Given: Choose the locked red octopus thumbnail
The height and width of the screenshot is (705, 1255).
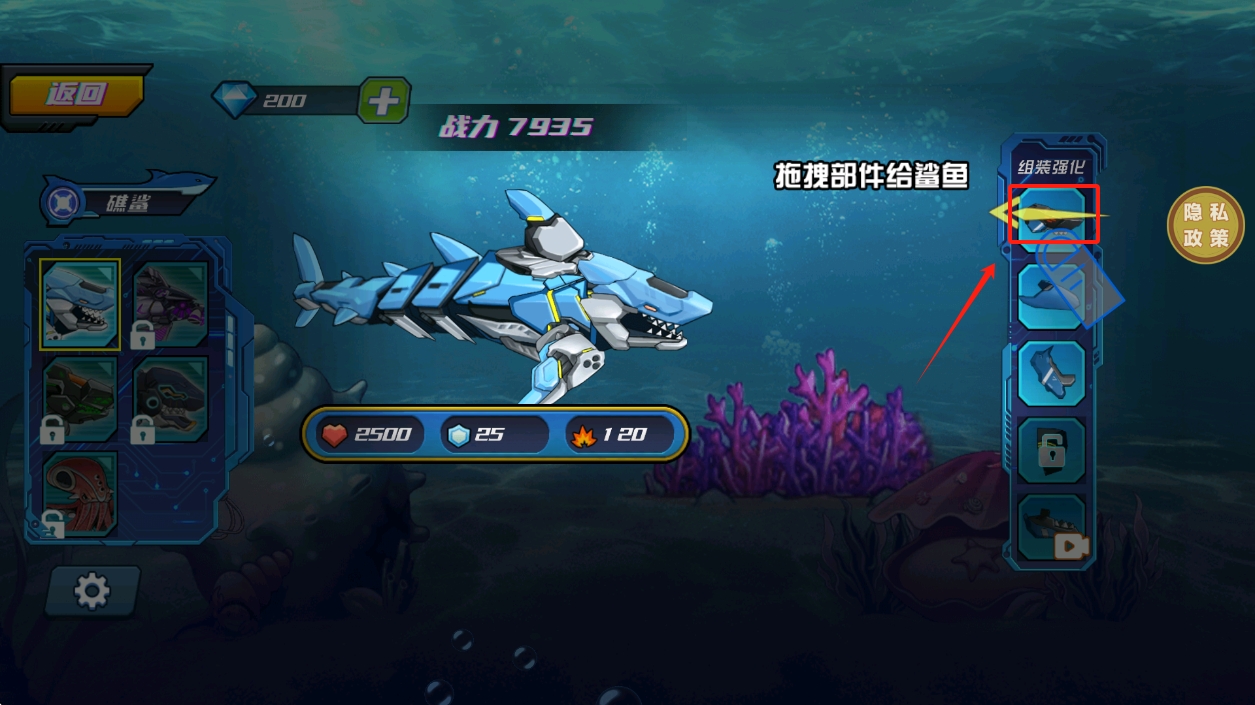Looking at the screenshot, I should tap(80, 493).
